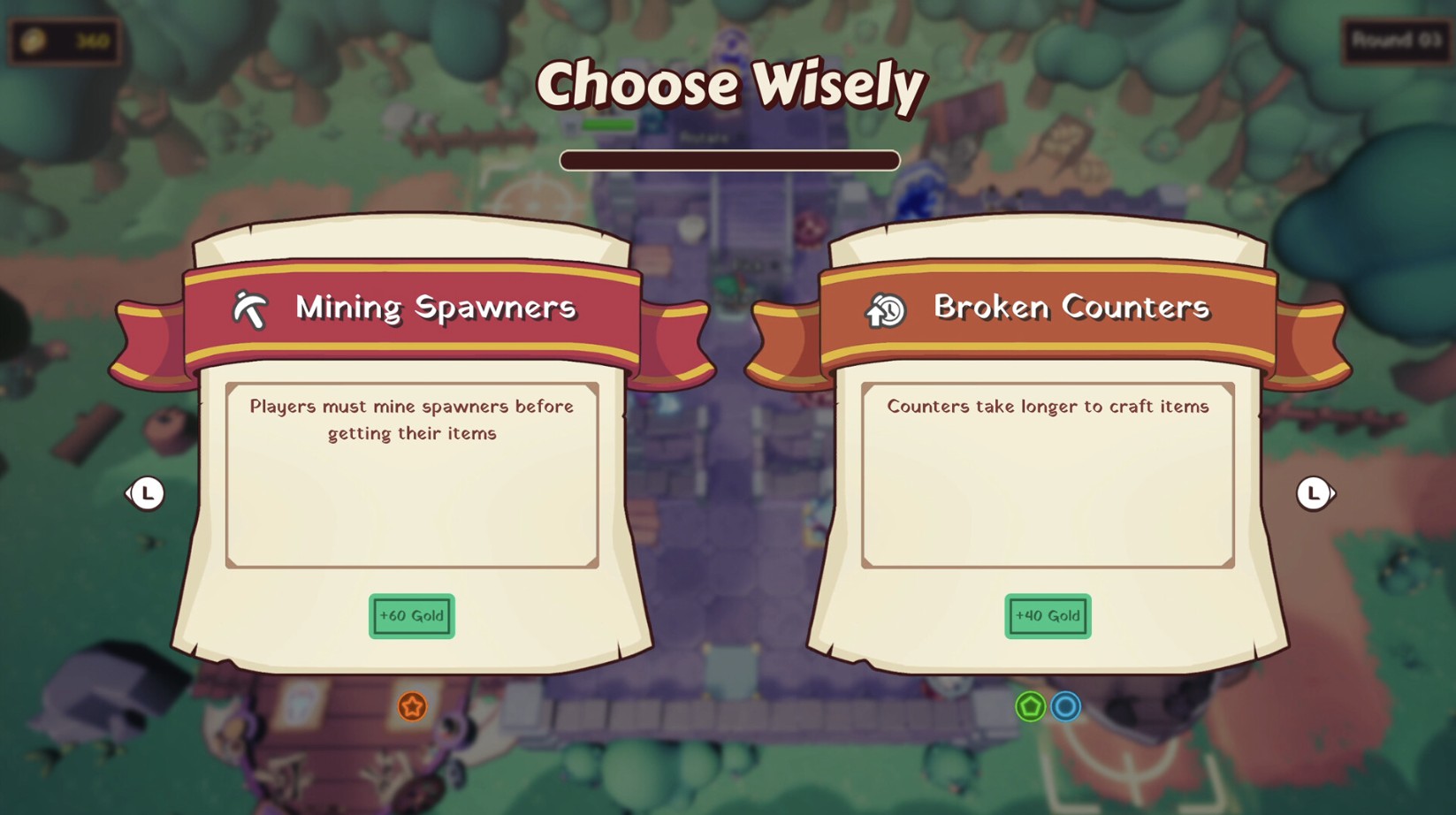Screen dimensions: 1456x815
Task: Click the timer progress bar below the title
Action: (729, 160)
